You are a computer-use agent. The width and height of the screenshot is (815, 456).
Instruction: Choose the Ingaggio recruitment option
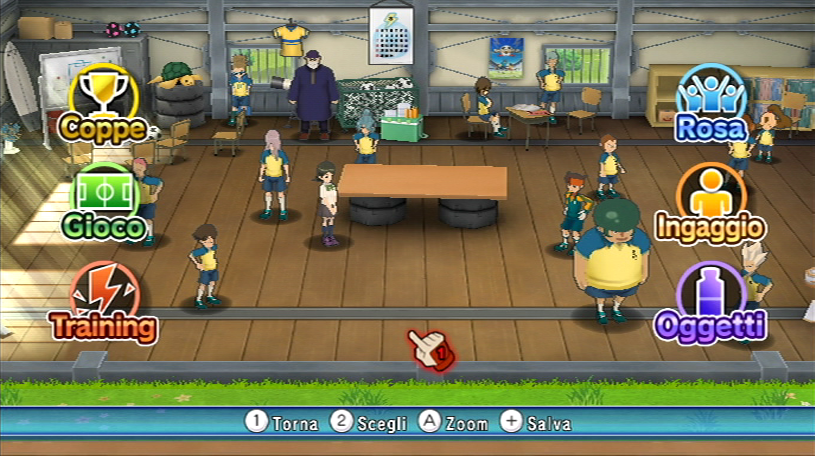tap(711, 201)
